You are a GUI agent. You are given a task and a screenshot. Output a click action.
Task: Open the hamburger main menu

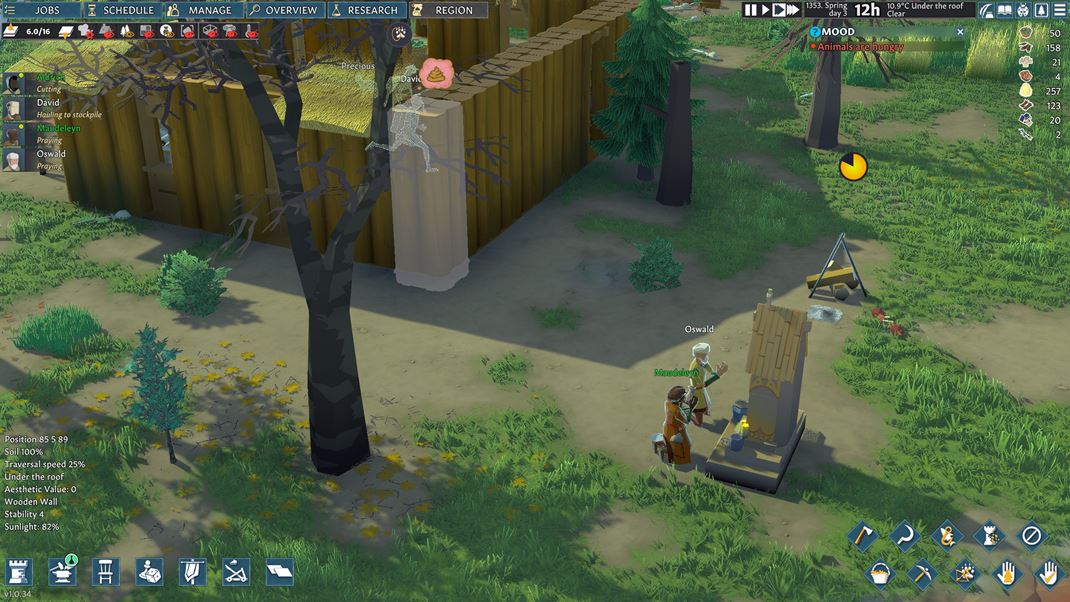(x=1060, y=10)
